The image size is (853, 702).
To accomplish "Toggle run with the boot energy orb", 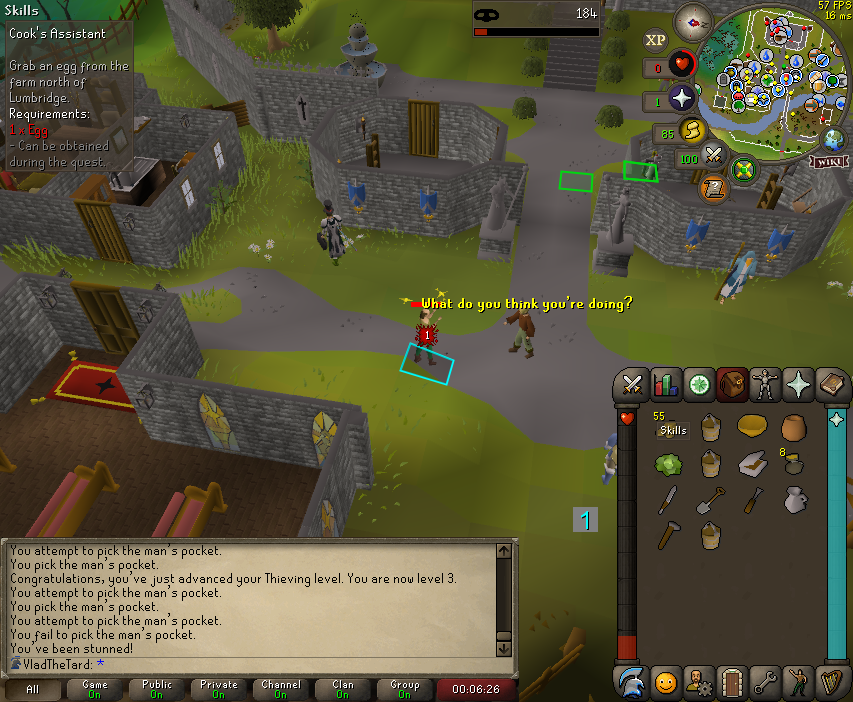I will click(x=690, y=130).
